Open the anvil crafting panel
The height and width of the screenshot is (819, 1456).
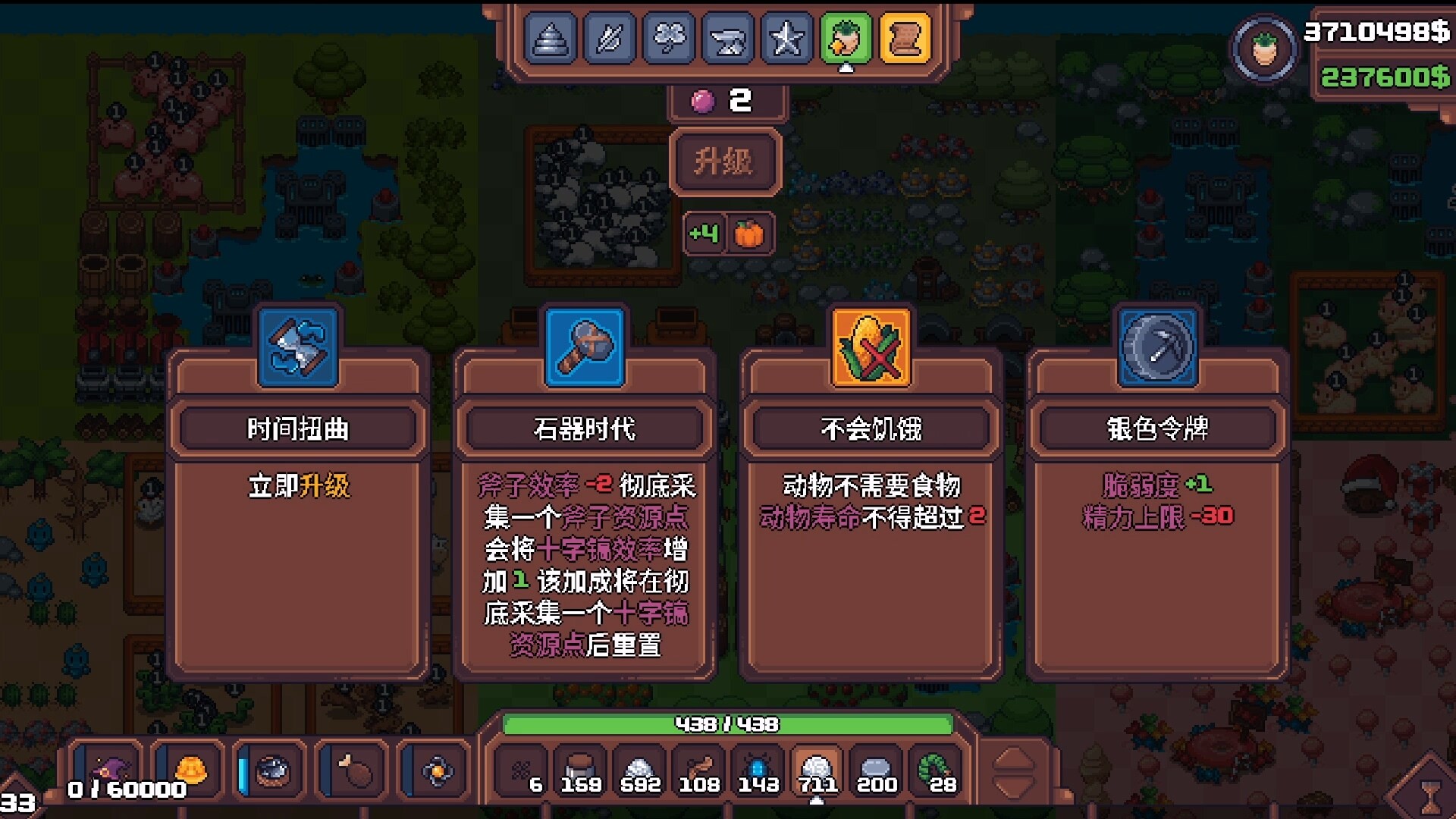(x=727, y=39)
